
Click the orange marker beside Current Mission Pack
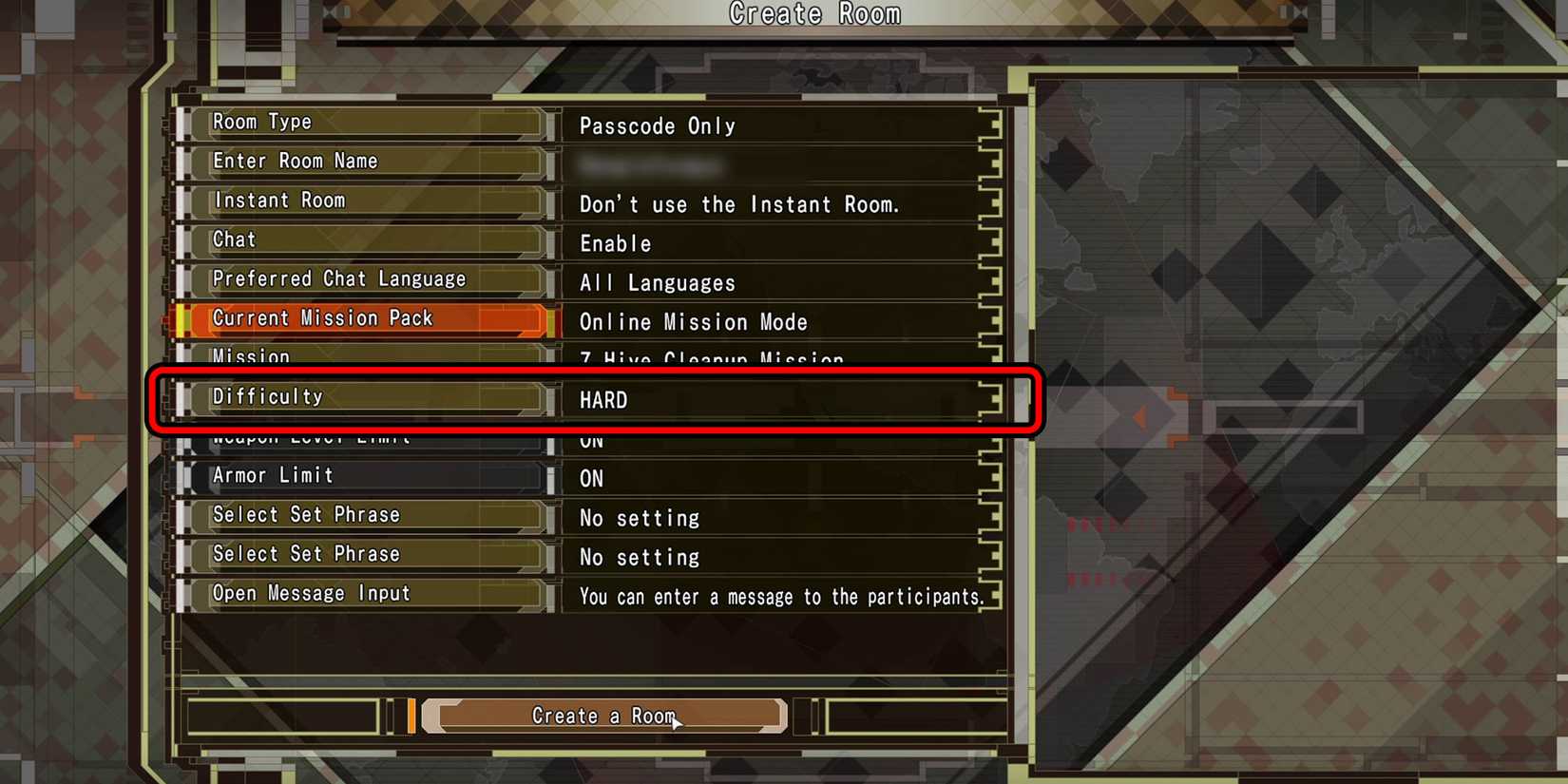[182, 321]
